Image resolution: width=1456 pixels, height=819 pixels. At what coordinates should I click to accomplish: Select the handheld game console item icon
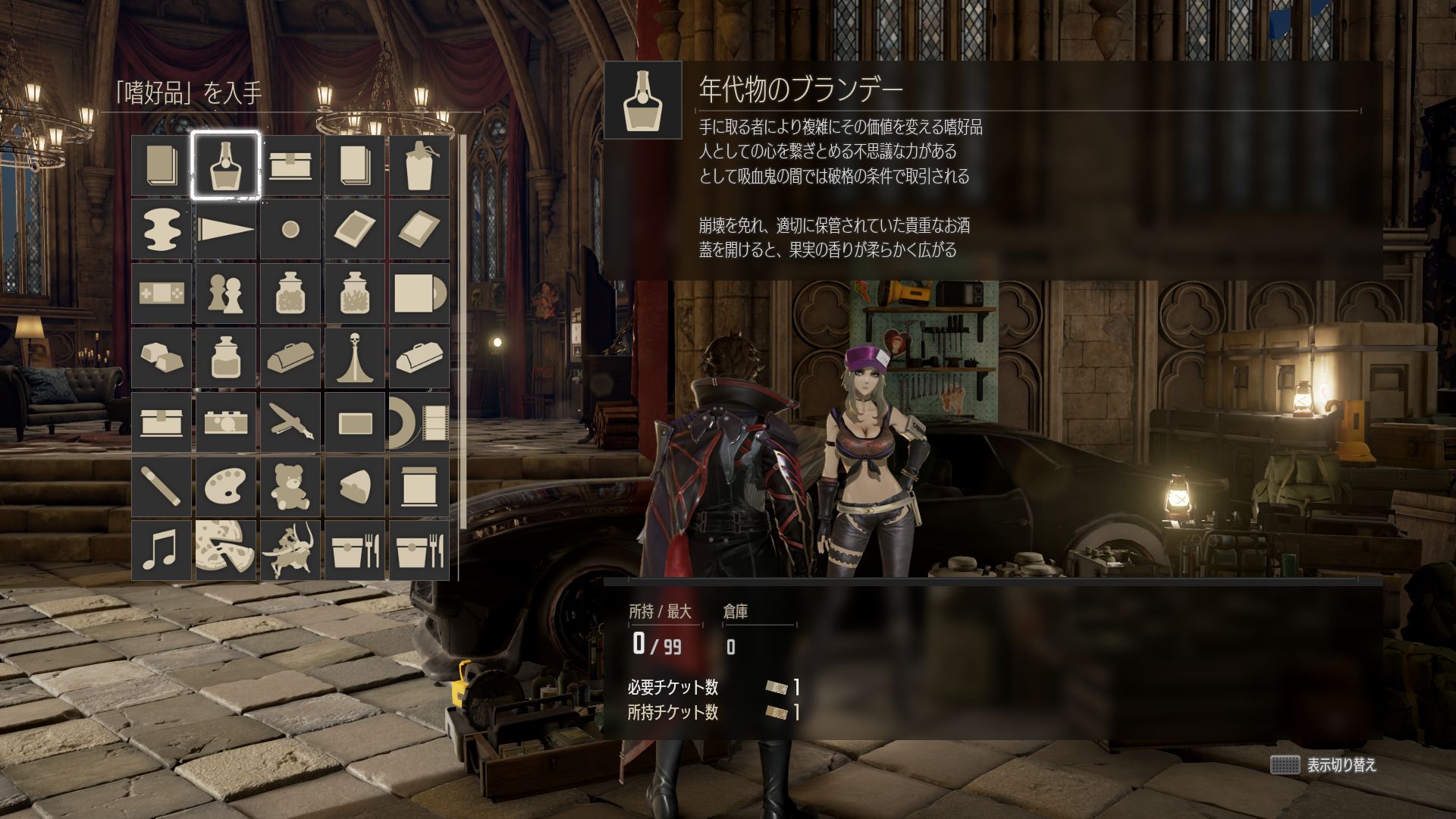pos(161,292)
